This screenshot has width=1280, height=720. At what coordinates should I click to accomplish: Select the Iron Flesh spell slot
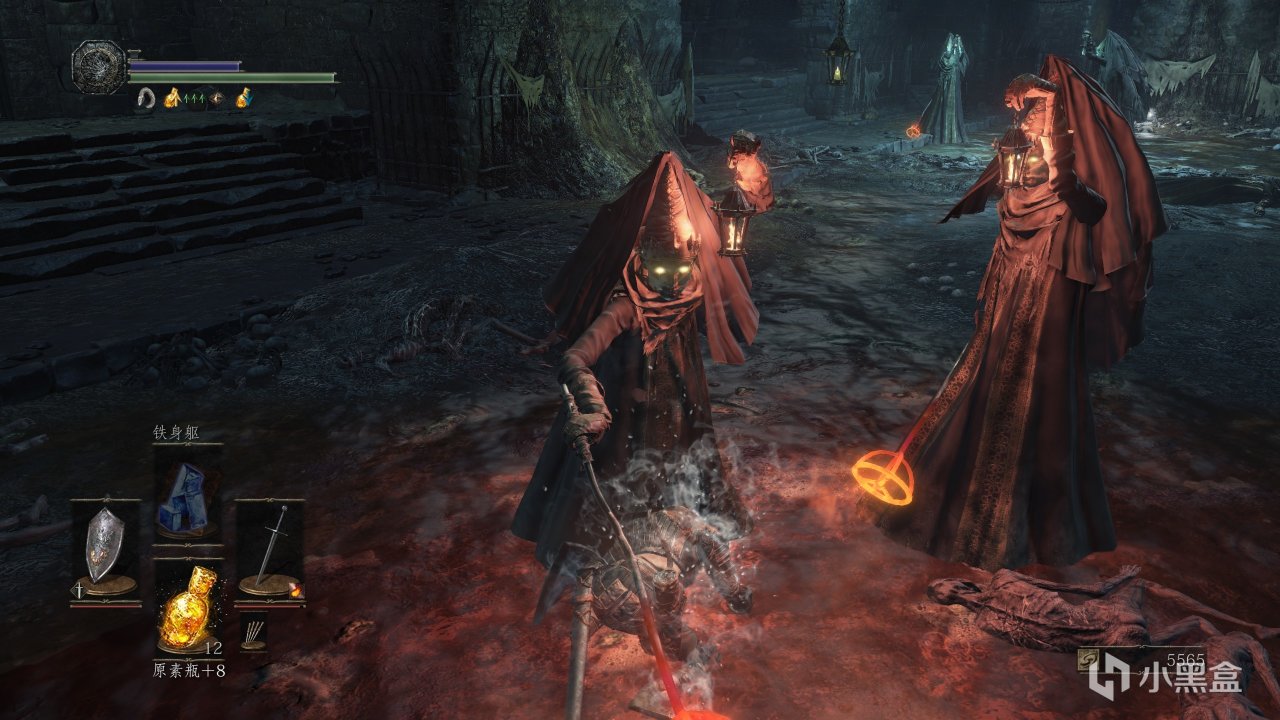(185, 498)
